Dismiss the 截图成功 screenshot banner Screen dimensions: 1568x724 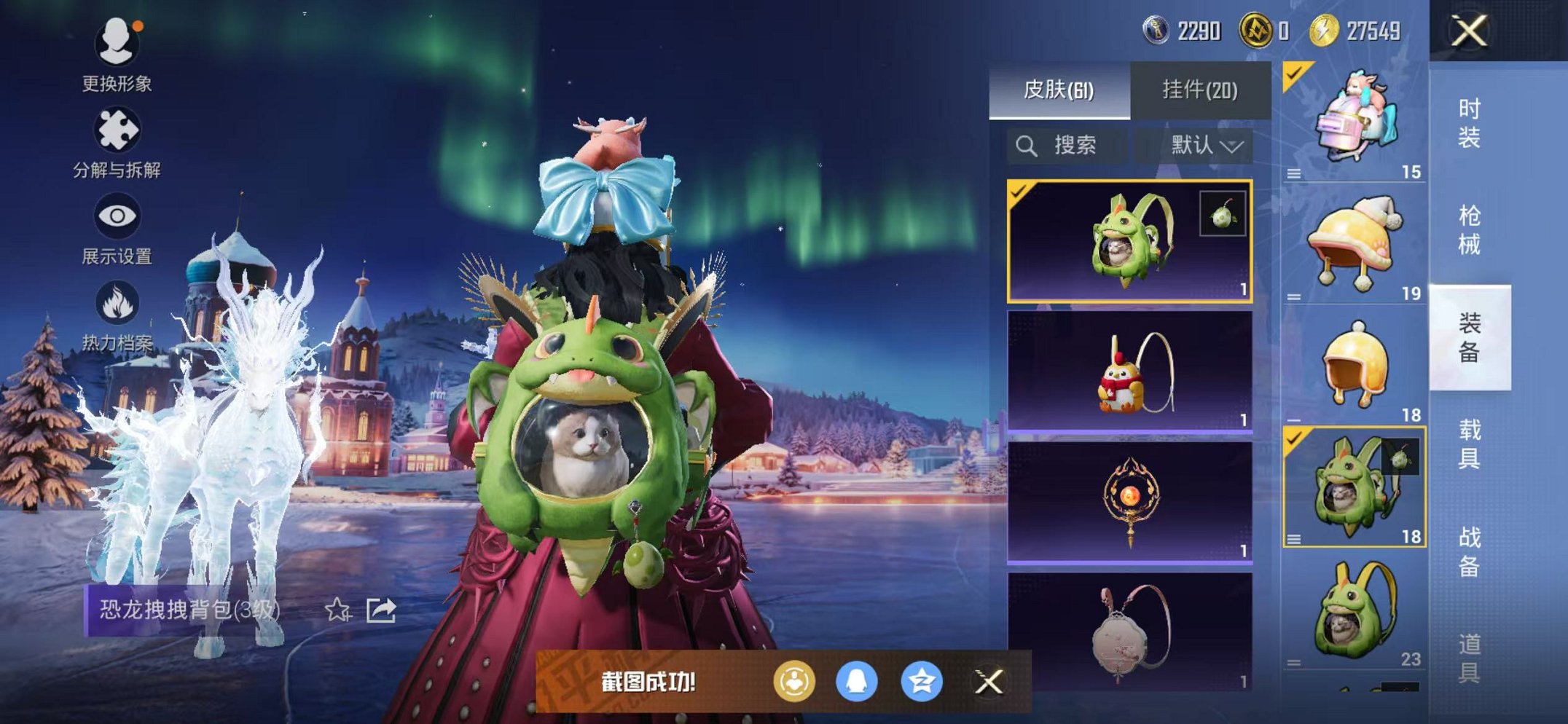(989, 682)
